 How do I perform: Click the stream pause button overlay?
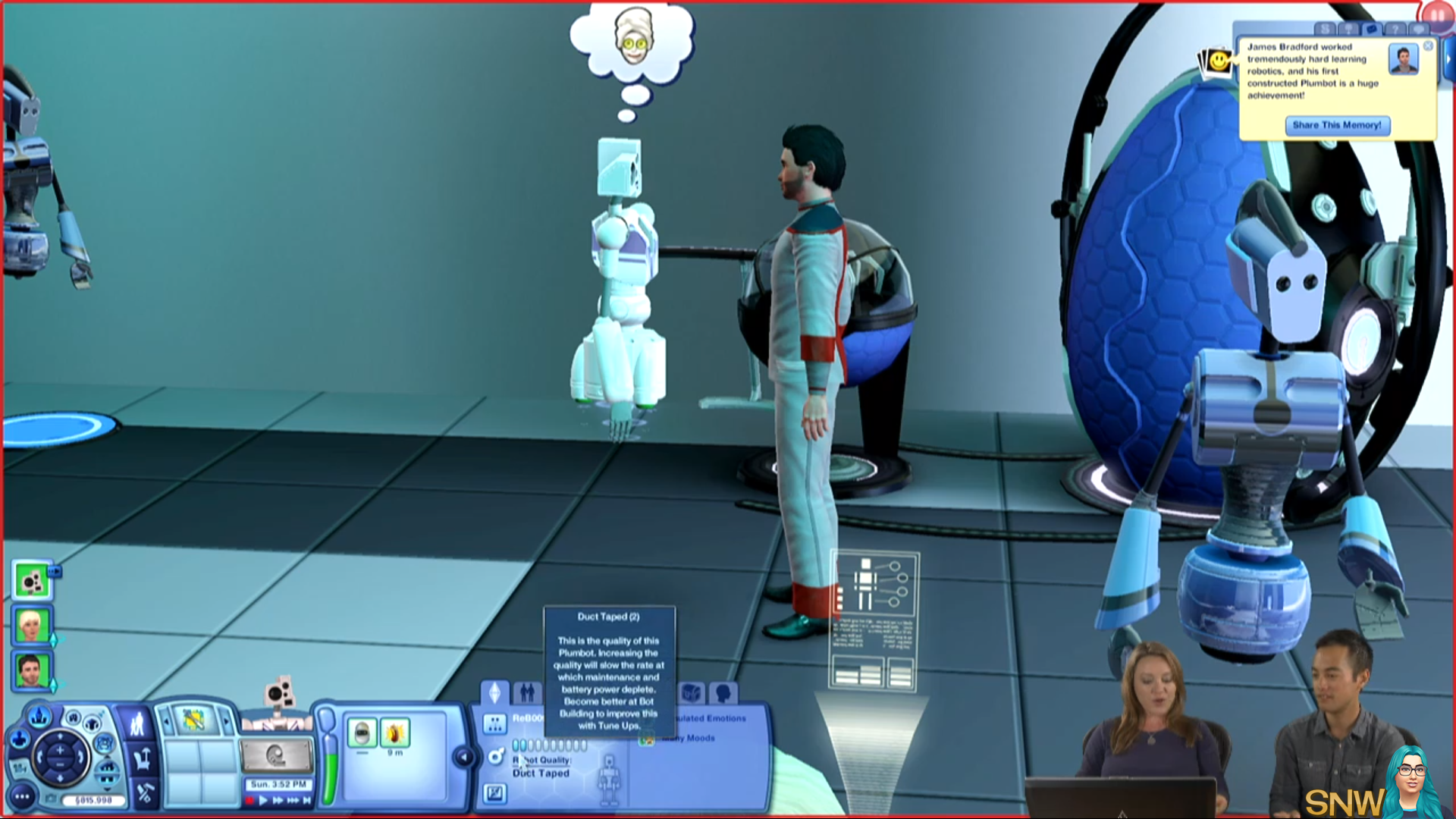pos(1437,14)
